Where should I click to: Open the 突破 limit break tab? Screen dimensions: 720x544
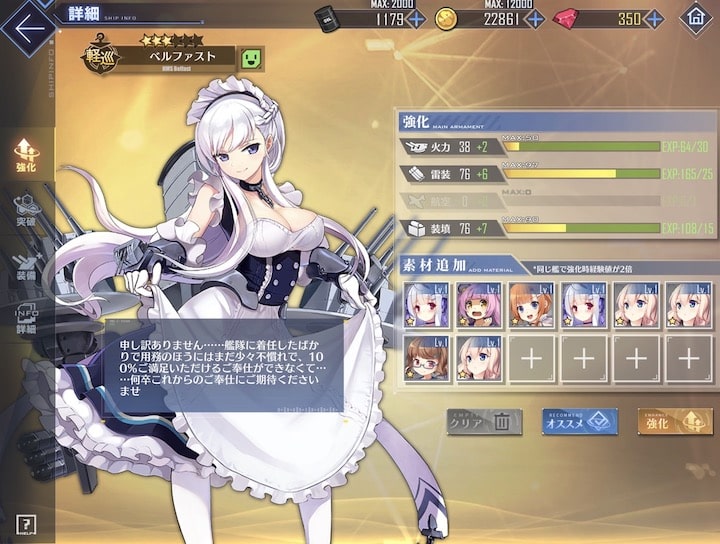[26, 209]
